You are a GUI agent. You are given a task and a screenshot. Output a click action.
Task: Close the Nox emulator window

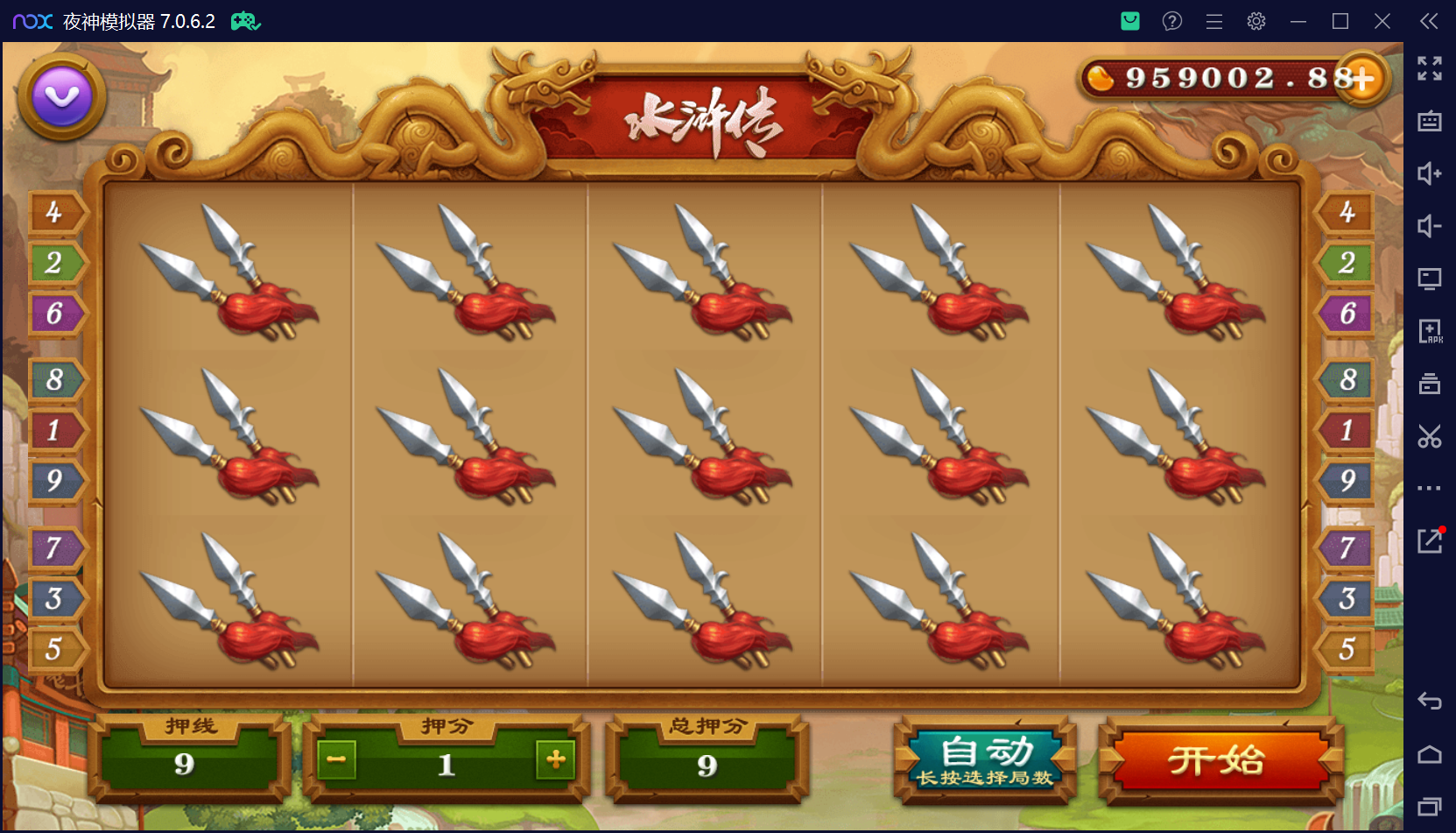click(x=1382, y=21)
